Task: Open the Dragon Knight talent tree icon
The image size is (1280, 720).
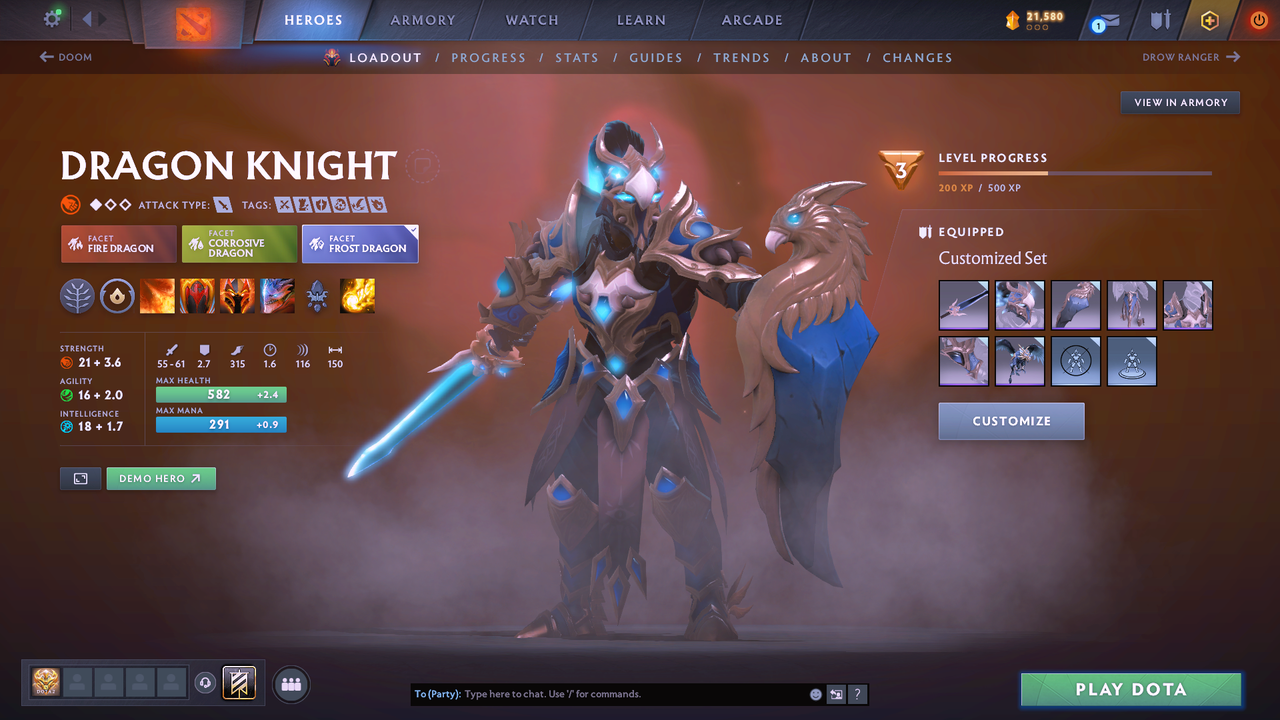Action: 78,295
